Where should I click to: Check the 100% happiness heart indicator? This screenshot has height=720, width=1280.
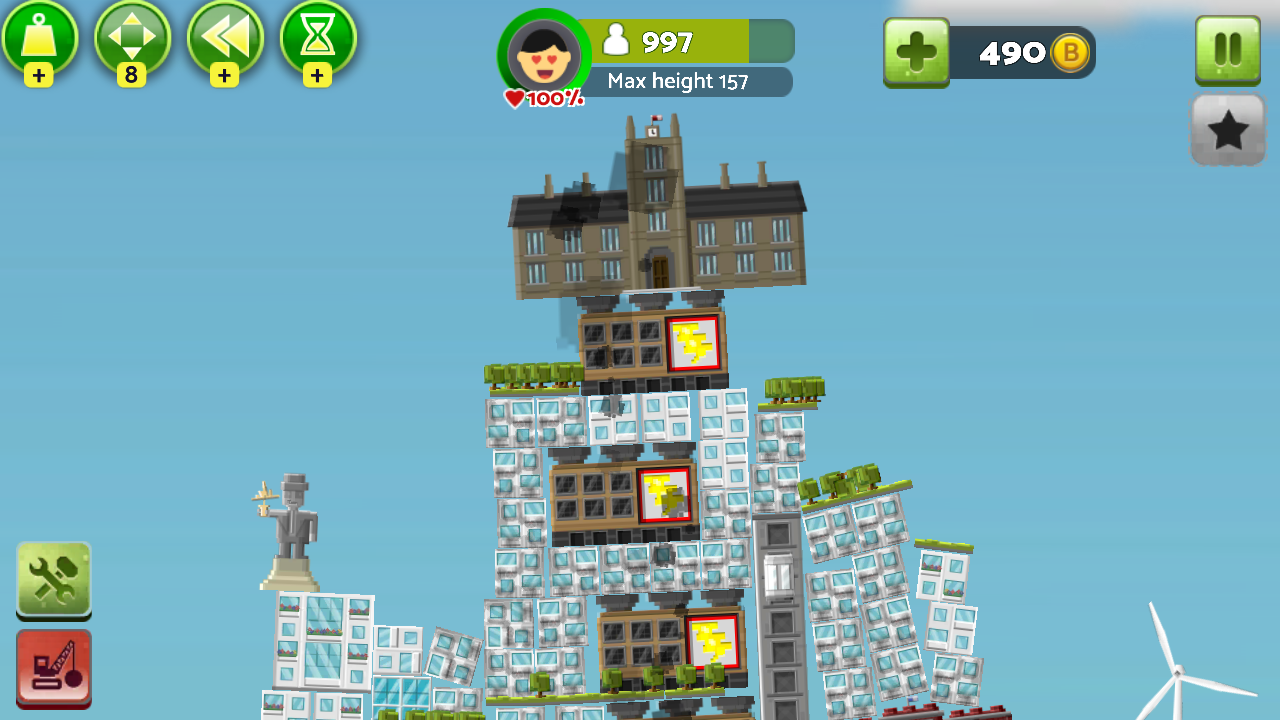coord(541,98)
